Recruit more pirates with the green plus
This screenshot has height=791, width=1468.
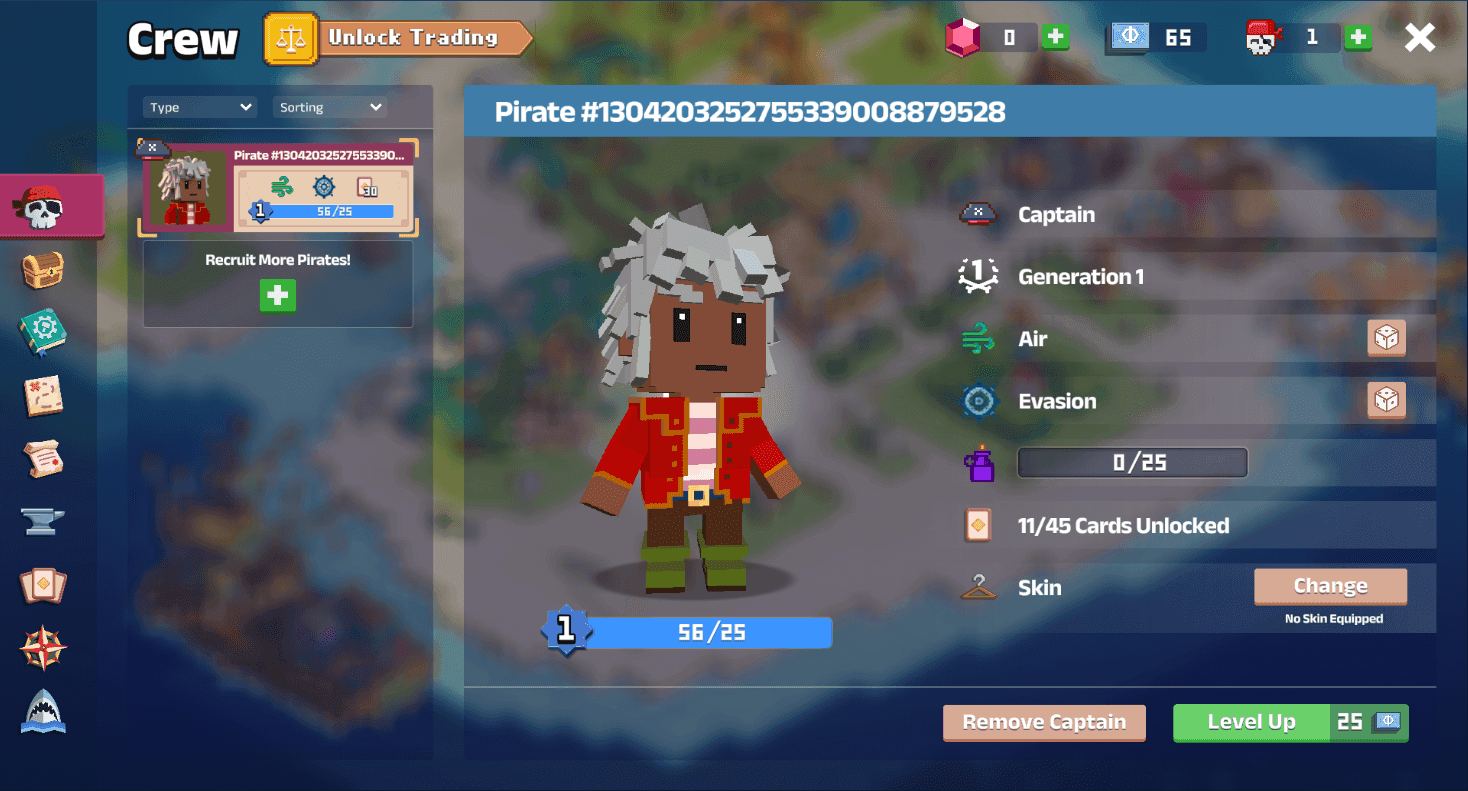[x=278, y=296]
